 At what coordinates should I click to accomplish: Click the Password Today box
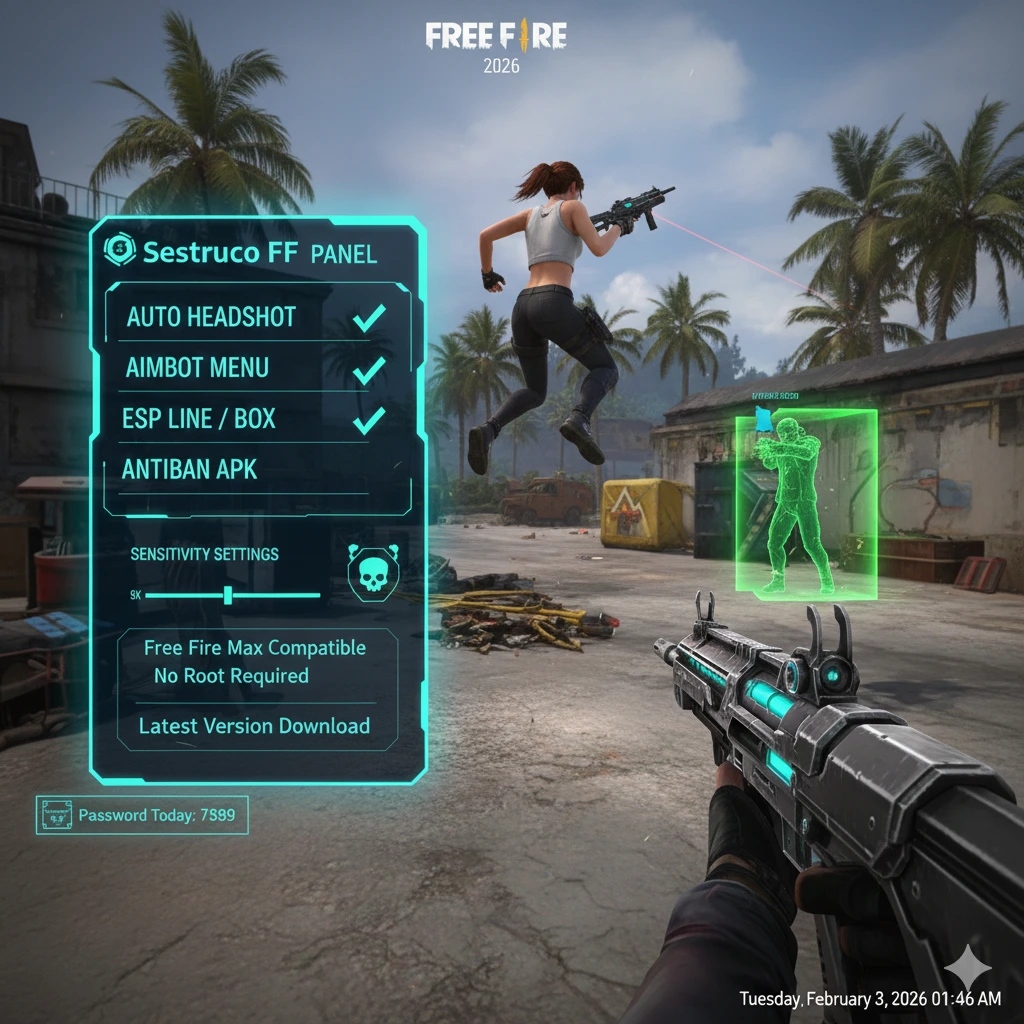click(142, 815)
